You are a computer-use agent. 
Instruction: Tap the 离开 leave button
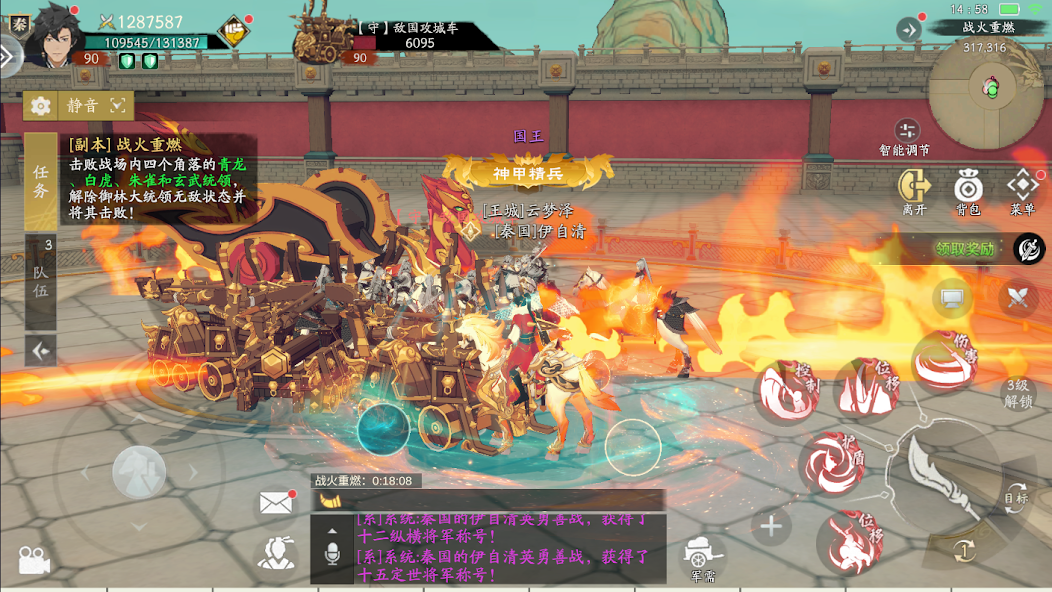click(x=914, y=191)
